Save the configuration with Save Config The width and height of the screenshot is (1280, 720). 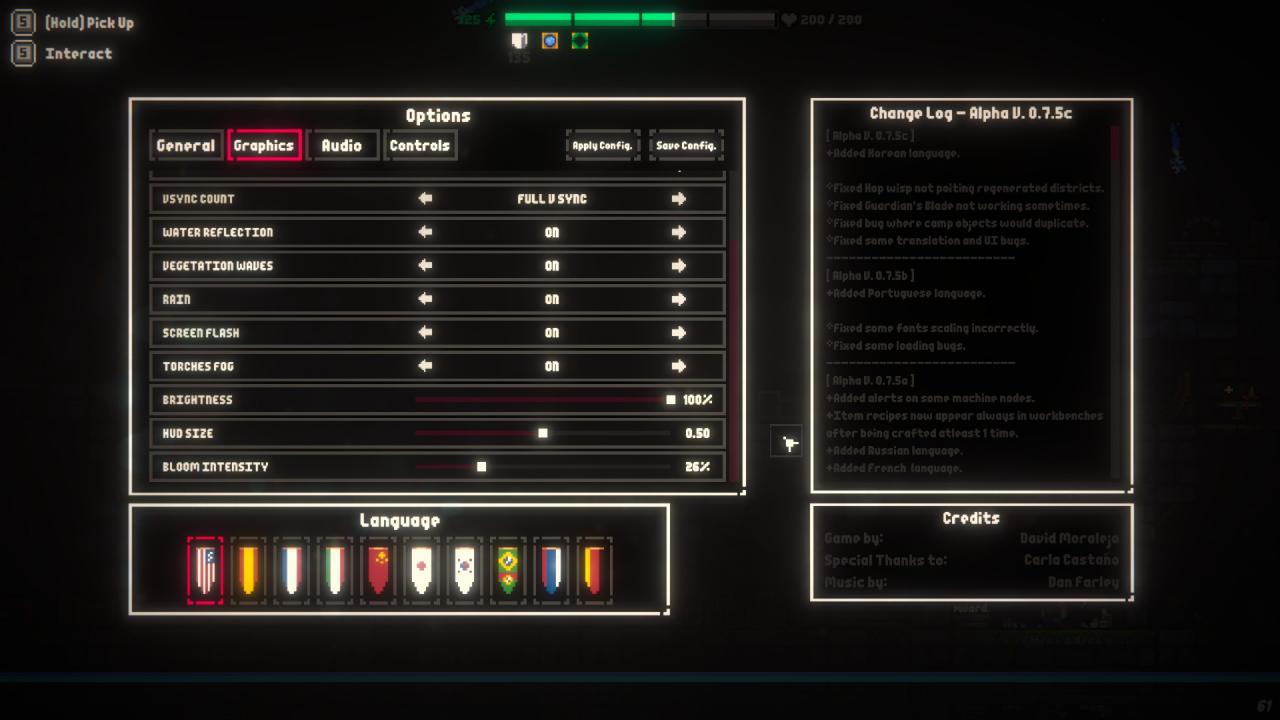click(686, 145)
